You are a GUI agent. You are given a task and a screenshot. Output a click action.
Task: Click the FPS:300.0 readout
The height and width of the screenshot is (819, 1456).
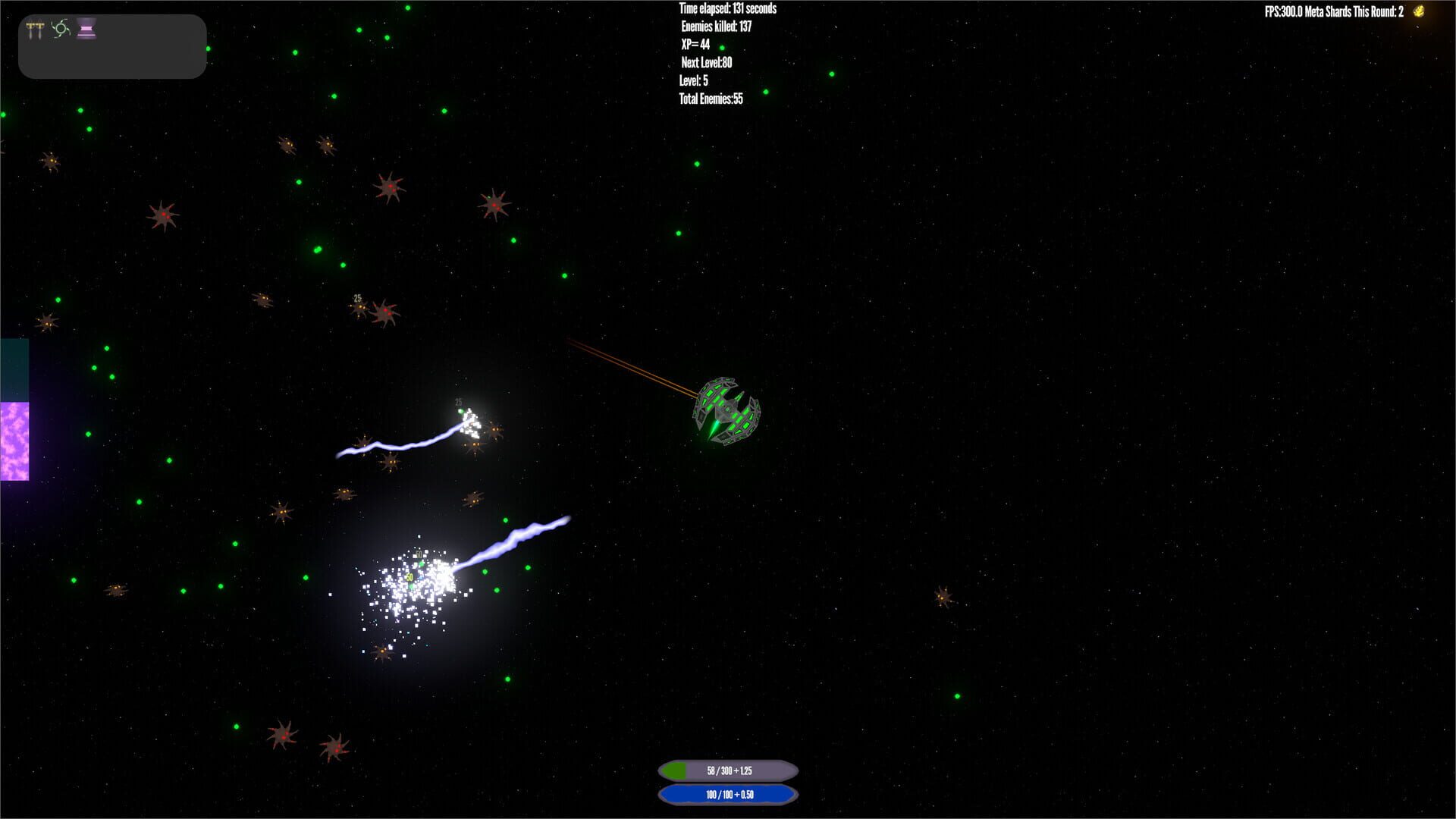coord(1282,11)
